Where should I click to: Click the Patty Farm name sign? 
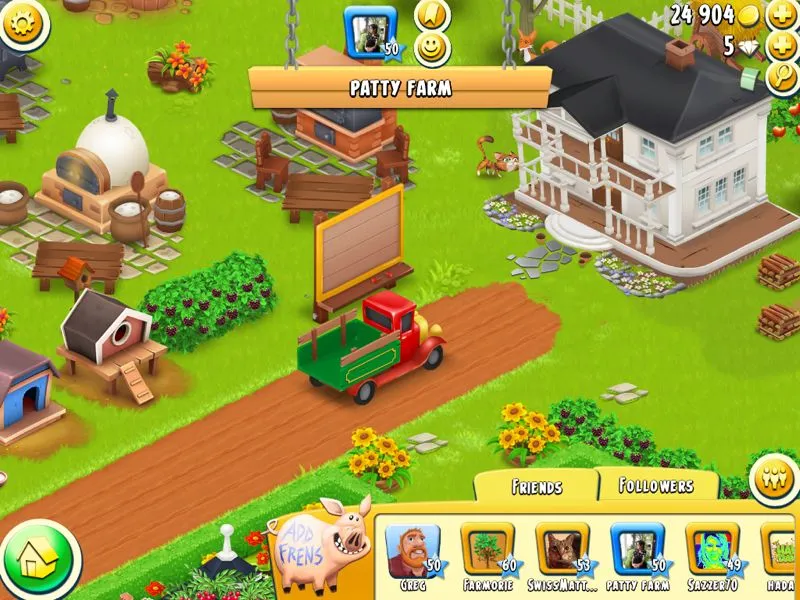point(400,88)
